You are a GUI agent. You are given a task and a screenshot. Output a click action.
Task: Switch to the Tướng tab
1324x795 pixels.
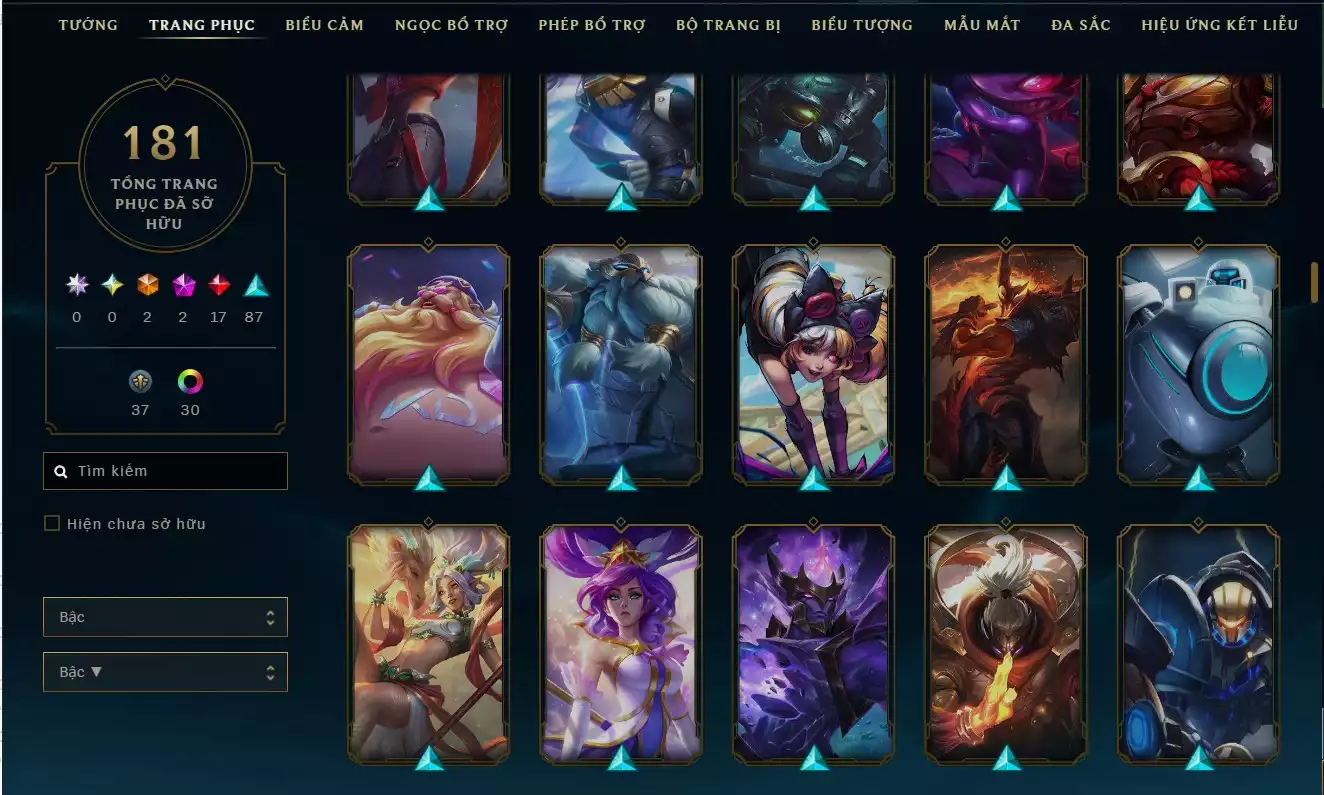(88, 24)
